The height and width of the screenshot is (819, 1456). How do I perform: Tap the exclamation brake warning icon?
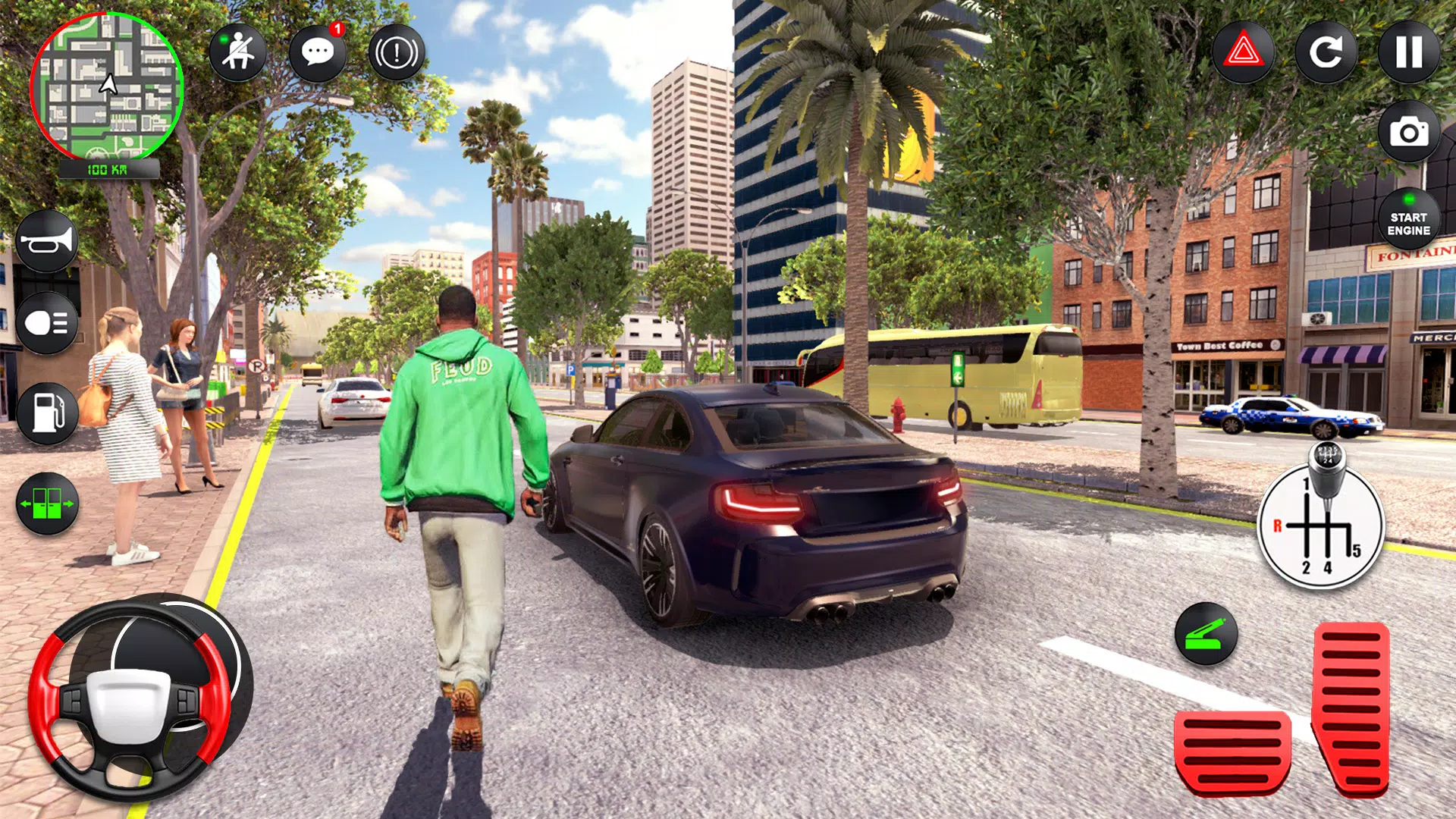pos(397,52)
